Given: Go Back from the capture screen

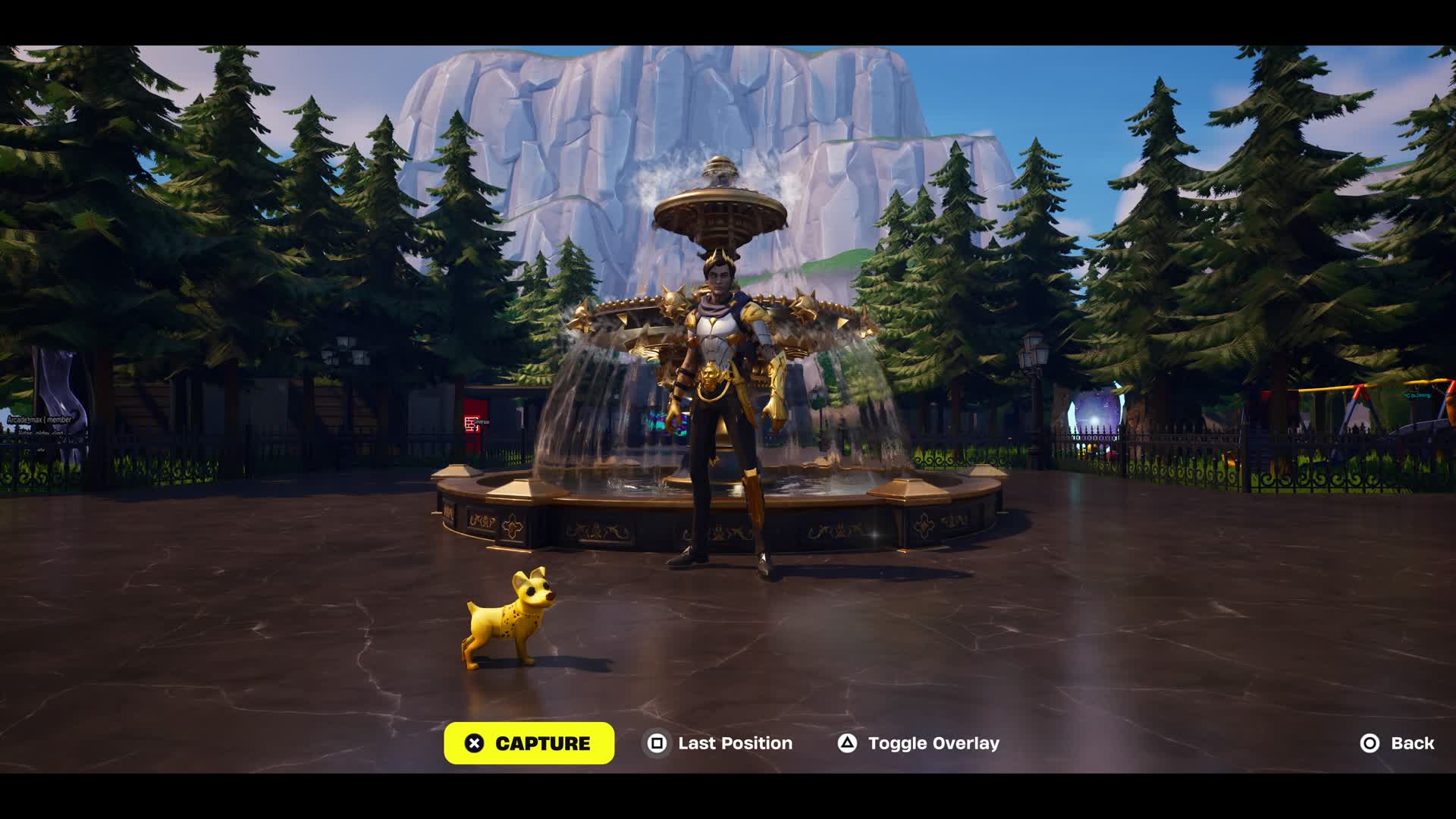Looking at the screenshot, I should [x=1397, y=743].
